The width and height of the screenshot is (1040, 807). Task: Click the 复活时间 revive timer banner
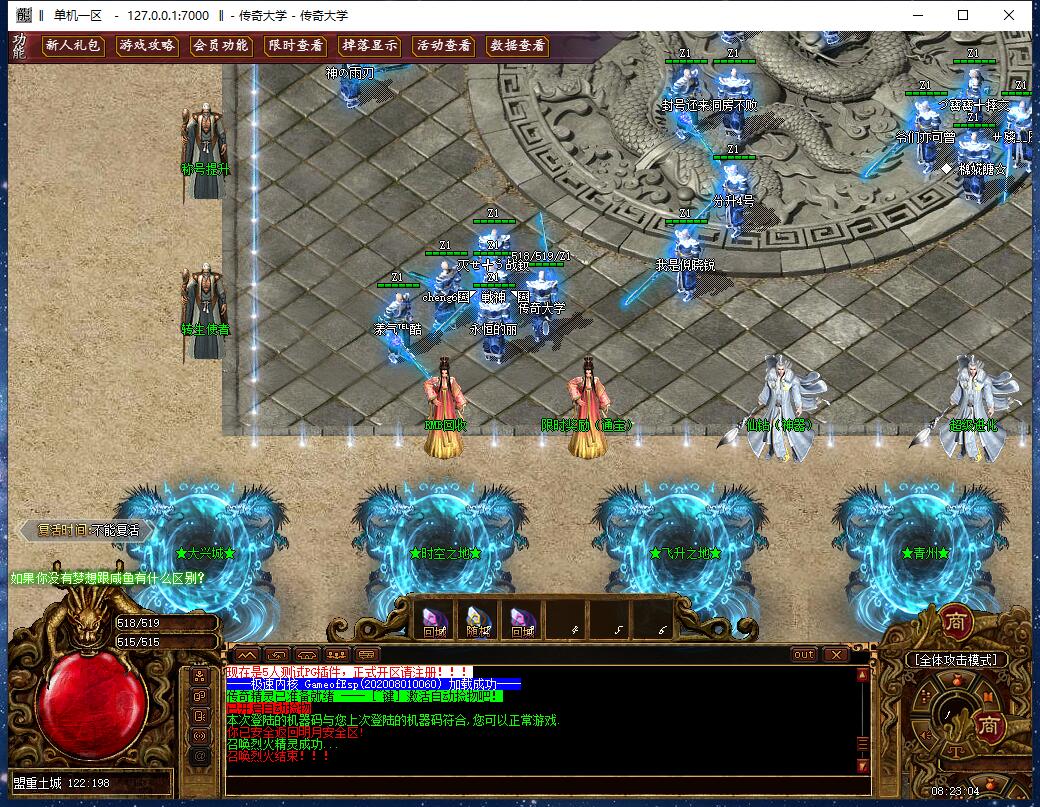[88, 530]
